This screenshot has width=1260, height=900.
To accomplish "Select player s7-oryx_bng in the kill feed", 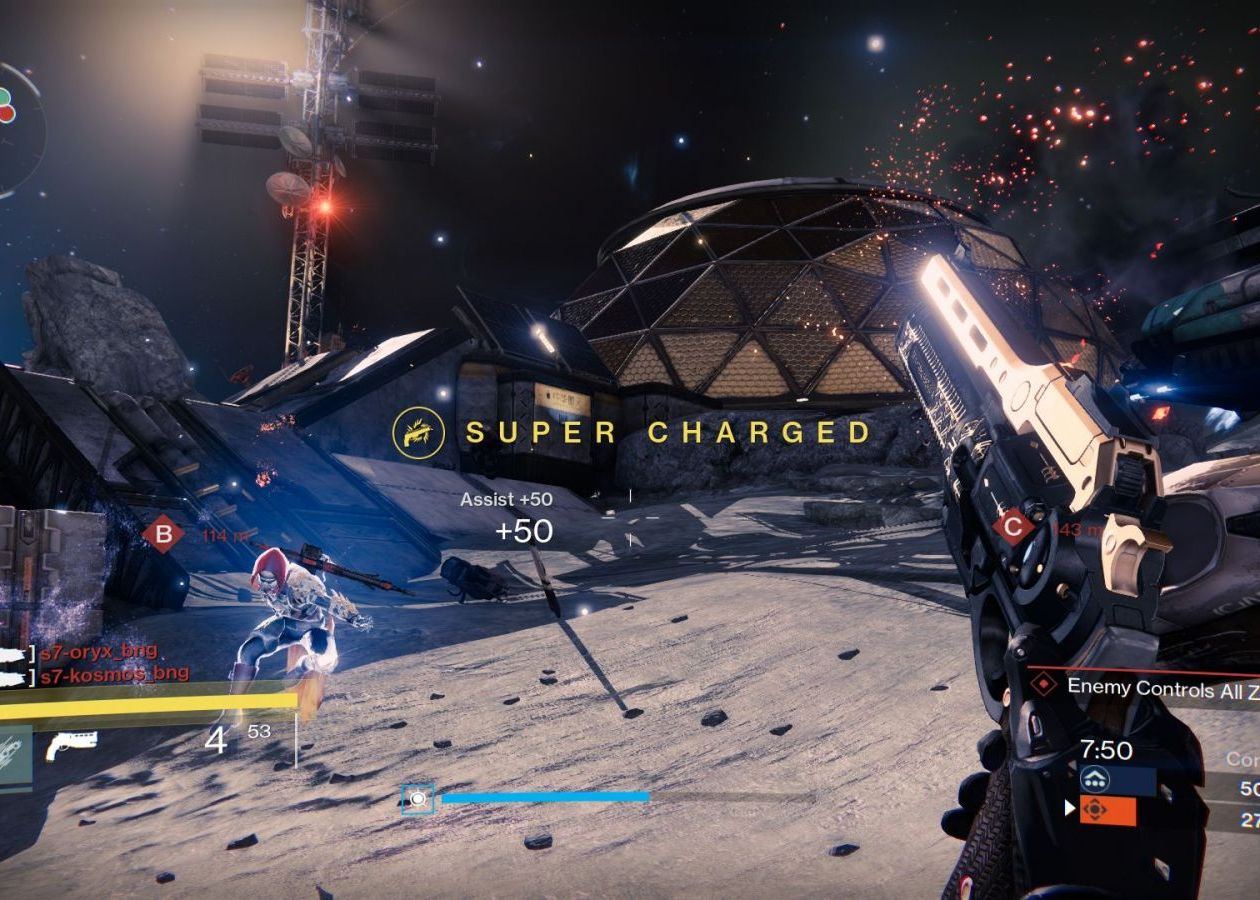I will tap(98, 652).
